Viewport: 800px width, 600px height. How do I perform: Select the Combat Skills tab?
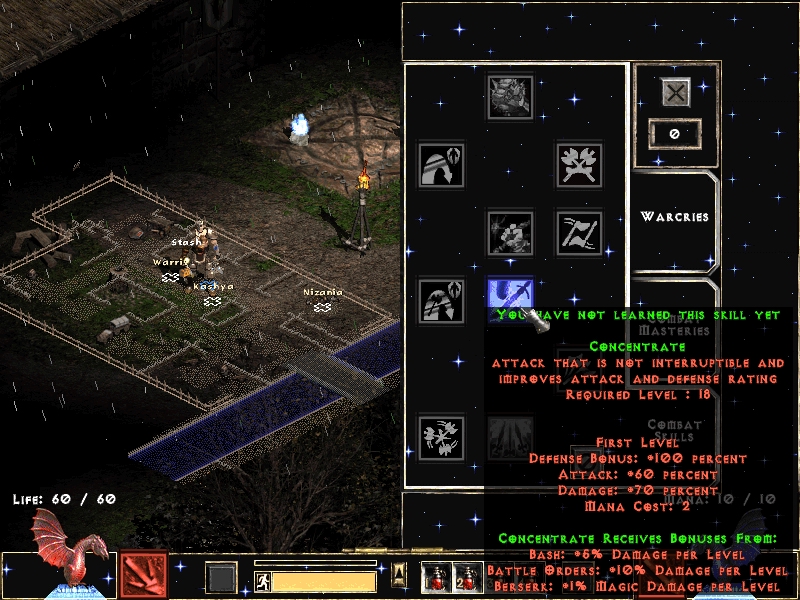pos(674,430)
